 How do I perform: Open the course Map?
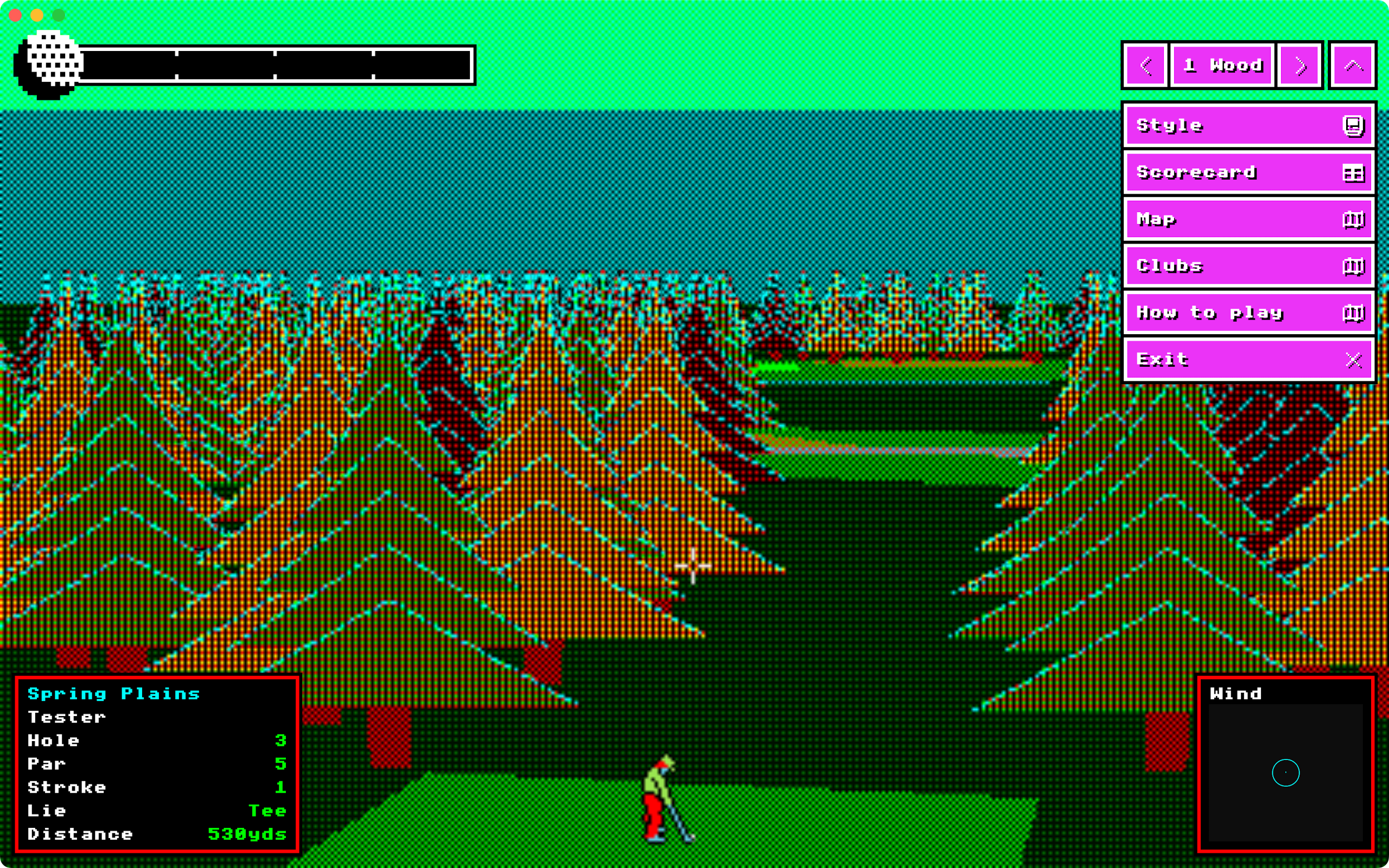tap(1248, 219)
